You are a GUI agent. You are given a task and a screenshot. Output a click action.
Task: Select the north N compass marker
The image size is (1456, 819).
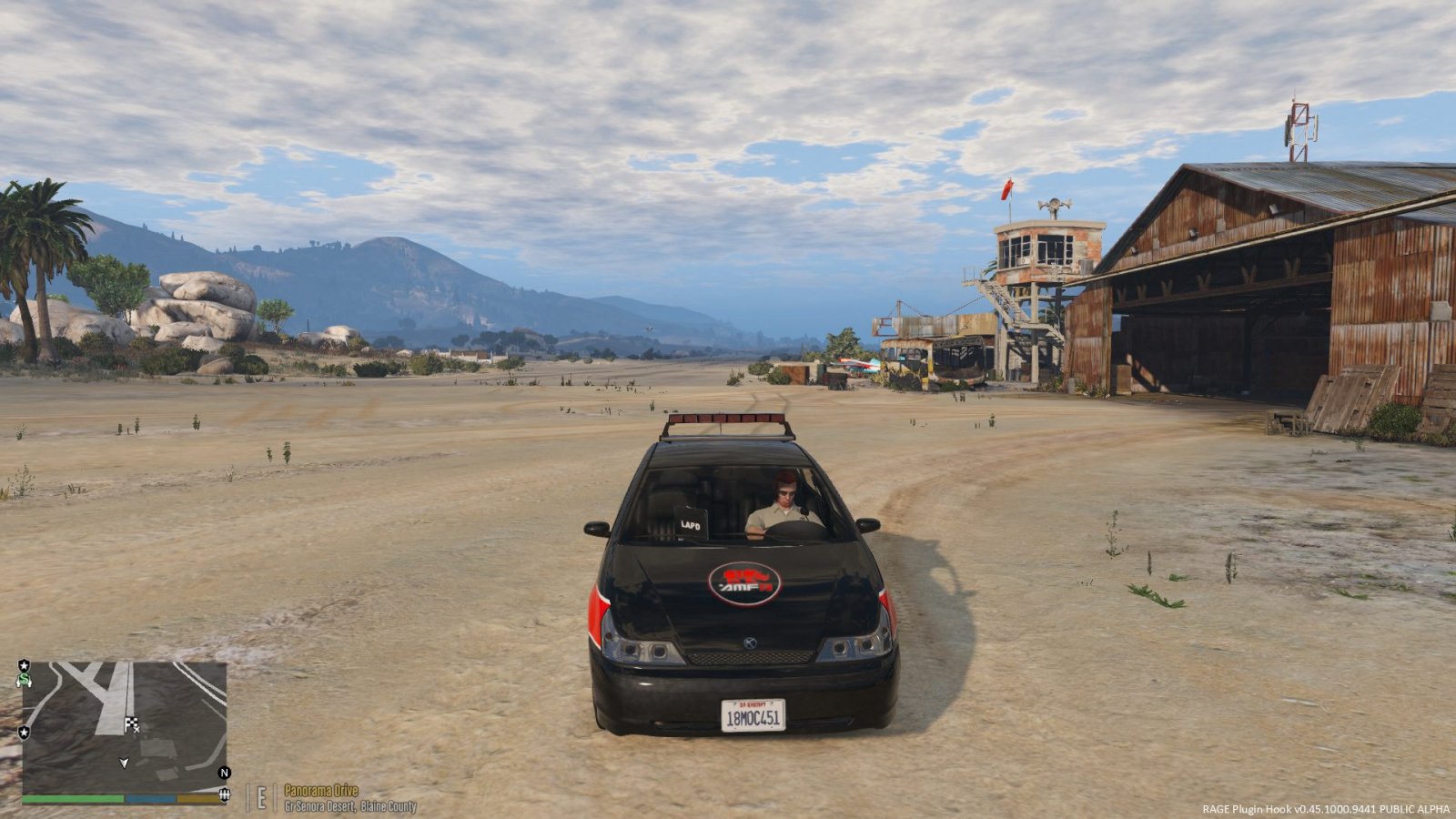click(224, 773)
